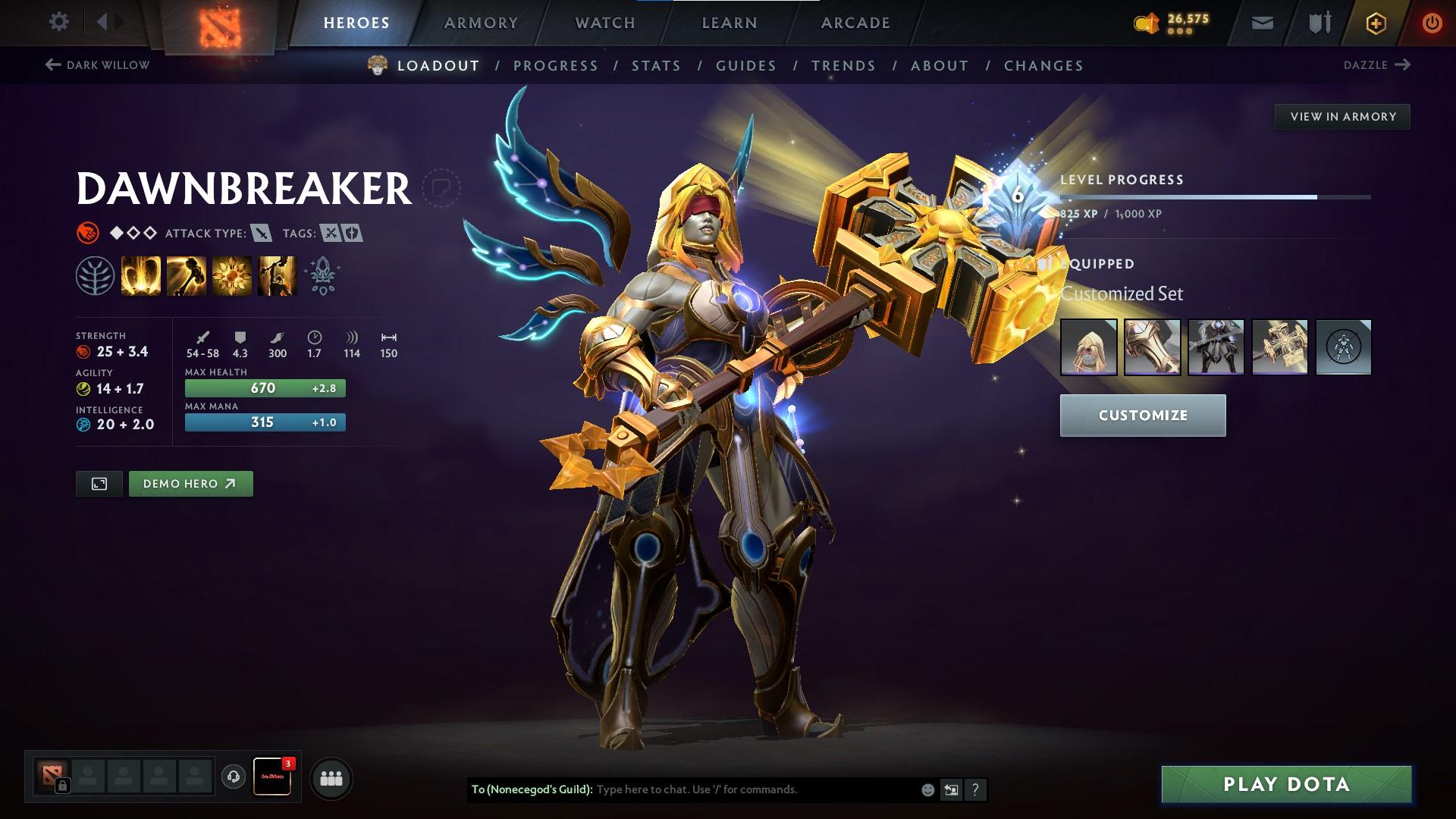Select the Starbreaker ability icon
Screen dimensions: 1456x819
pos(141,275)
